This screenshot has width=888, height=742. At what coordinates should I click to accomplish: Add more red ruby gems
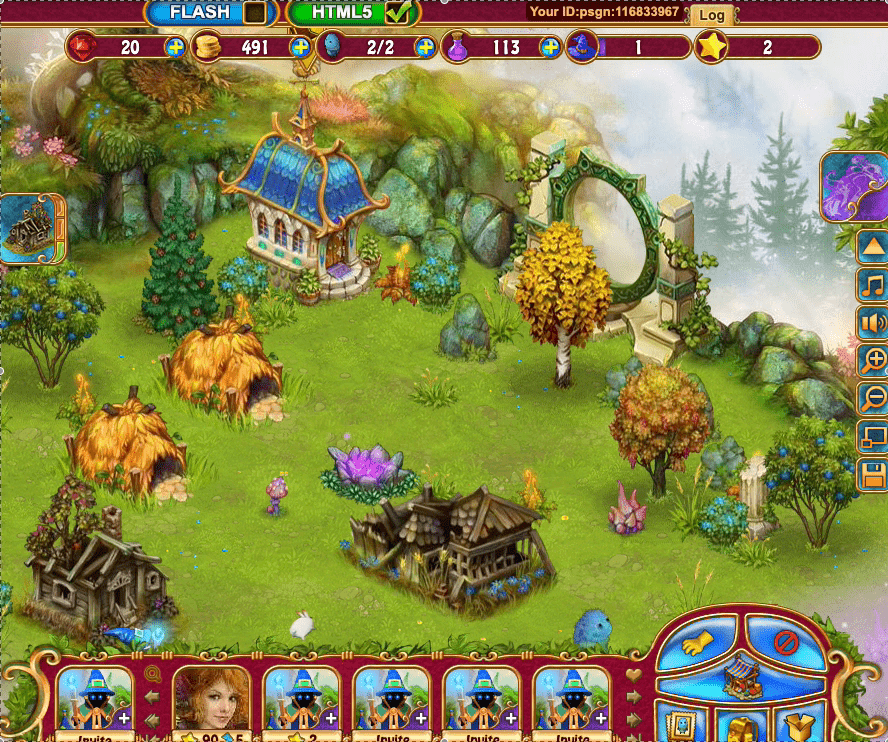175,47
